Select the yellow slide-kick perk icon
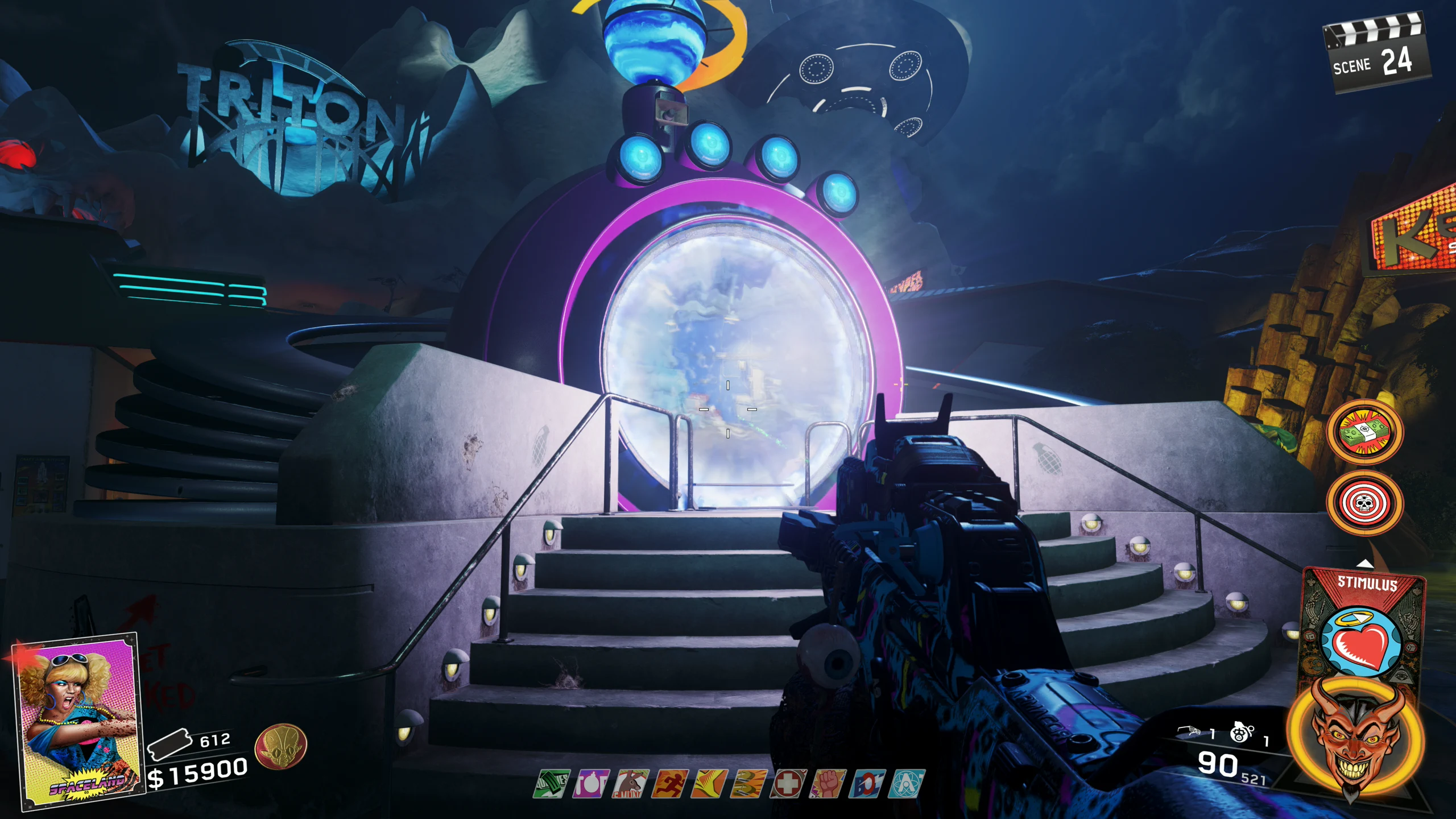Viewport: 1456px width, 819px height. (x=709, y=784)
